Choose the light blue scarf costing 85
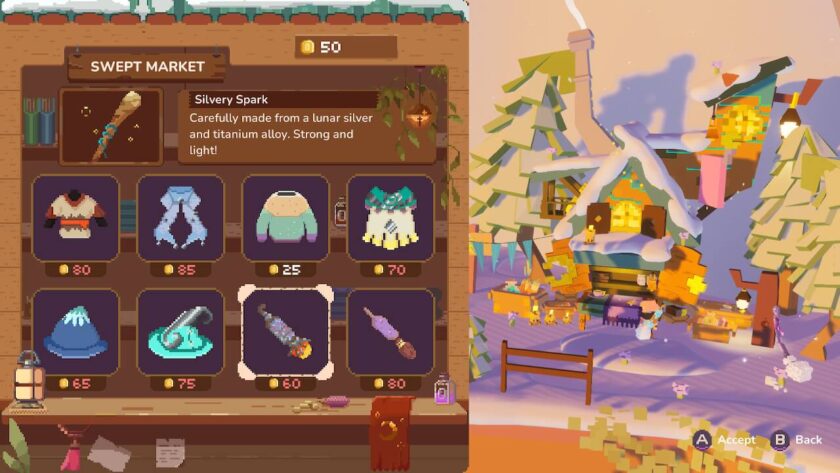Image resolution: width=840 pixels, height=473 pixels. coord(180,218)
